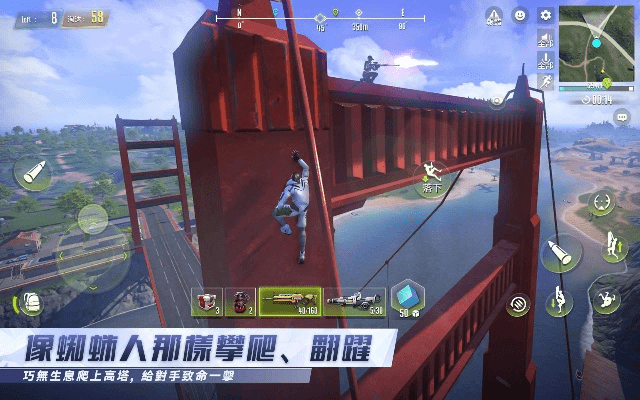Climb down with the downward arrow button
This screenshot has height=400, width=640.
(561, 298)
